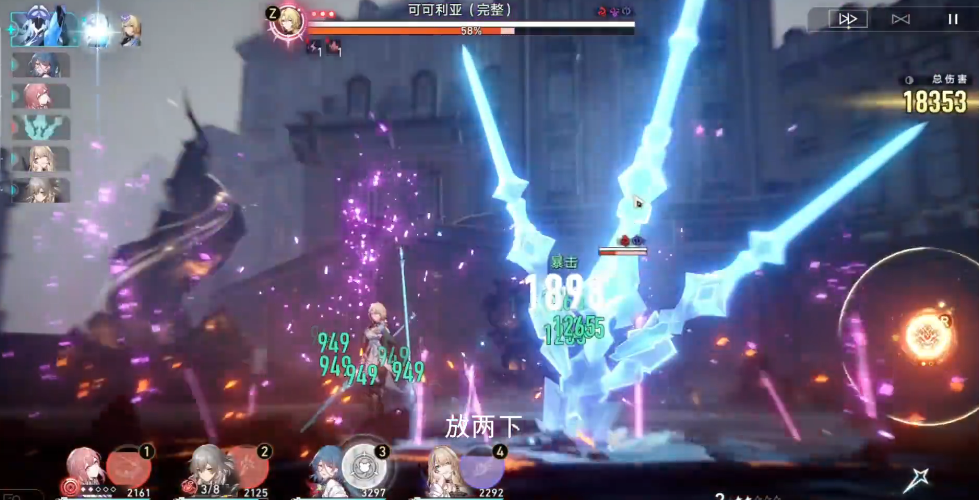Toggle auto-battle with the bowtie icon
The width and height of the screenshot is (979, 500).
pyautogui.click(x=900, y=19)
